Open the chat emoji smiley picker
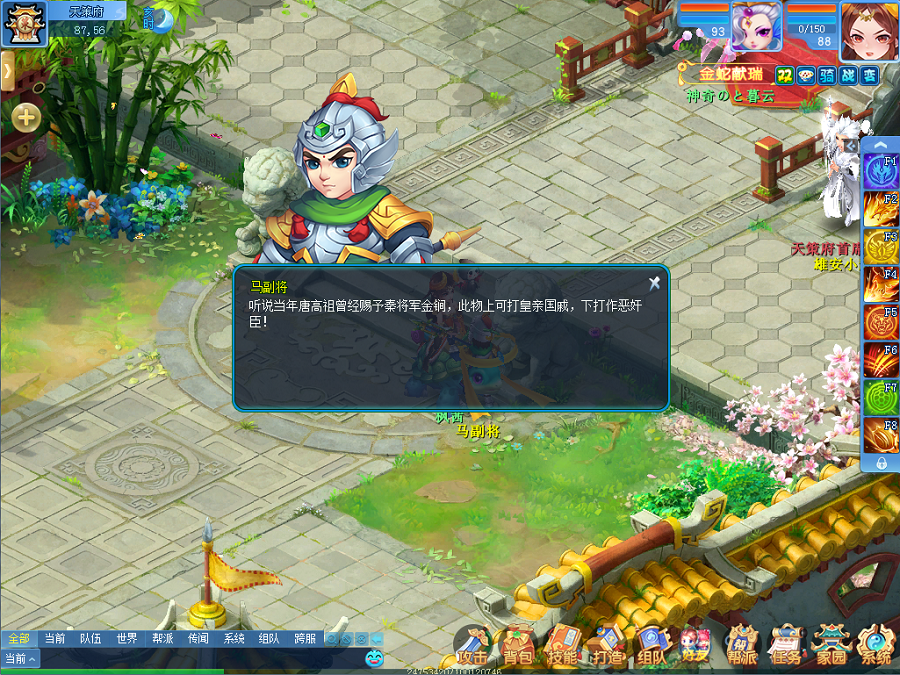Image resolution: width=900 pixels, height=675 pixels. [374, 658]
